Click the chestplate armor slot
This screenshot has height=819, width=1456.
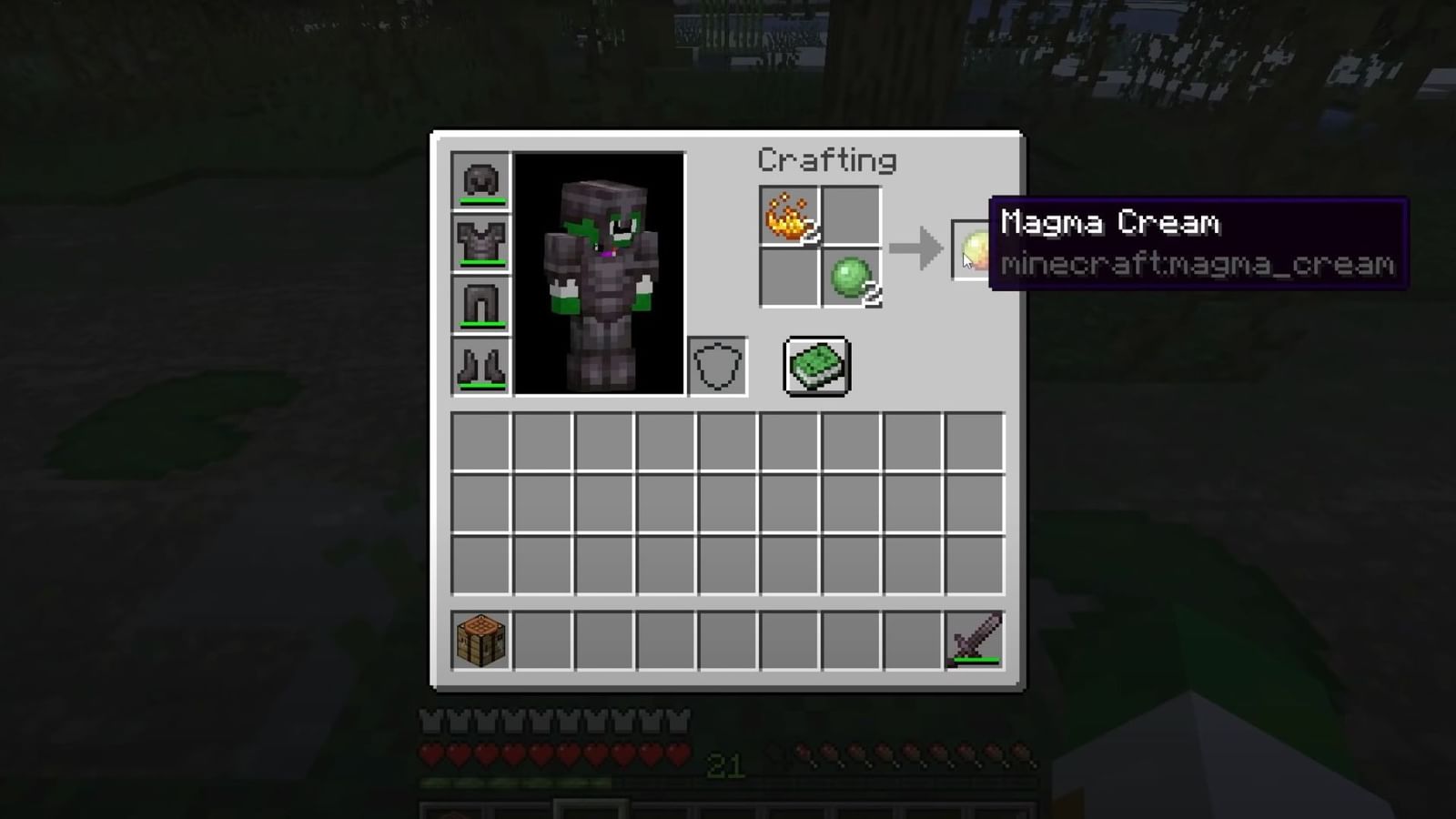[x=480, y=241]
